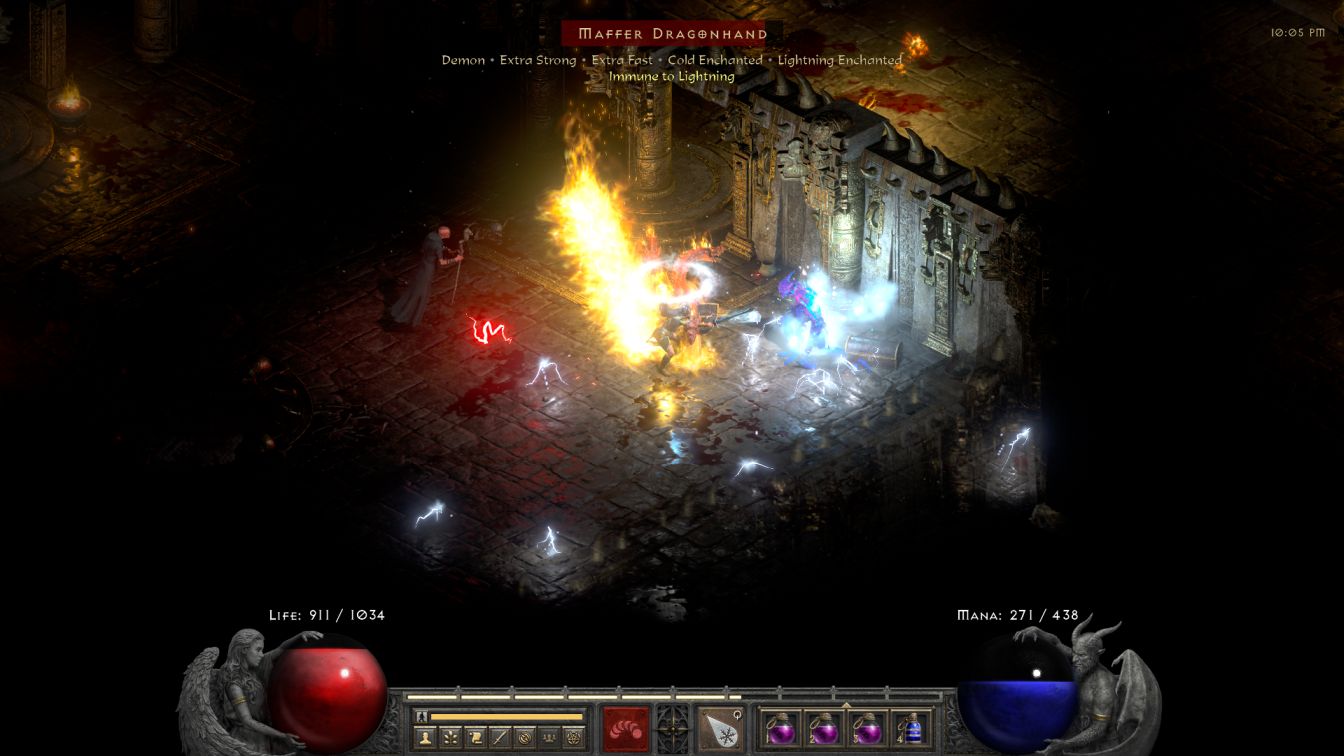Open the game menu pentagram button

(574, 738)
